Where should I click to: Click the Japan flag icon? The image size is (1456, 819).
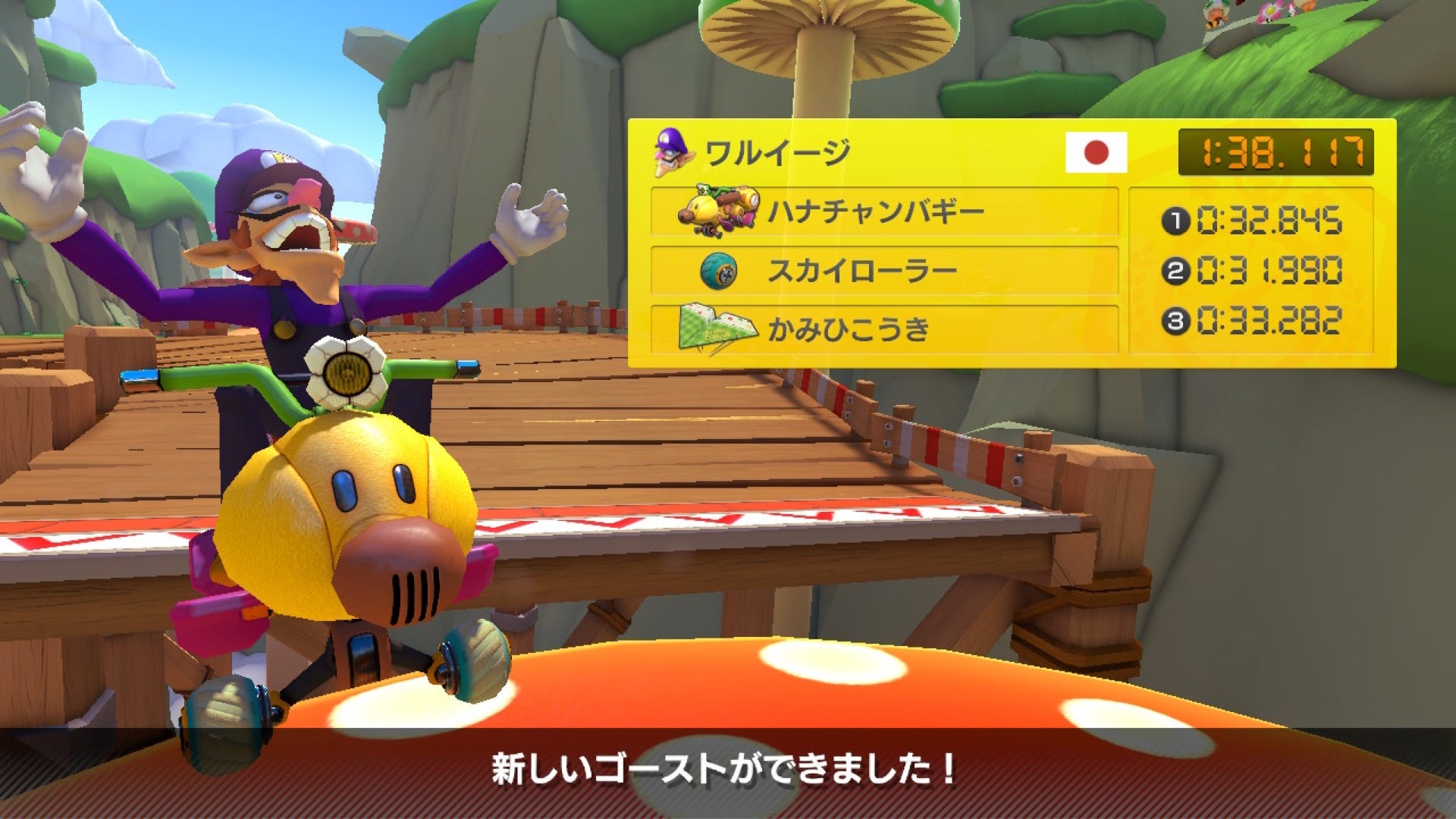(x=1096, y=152)
